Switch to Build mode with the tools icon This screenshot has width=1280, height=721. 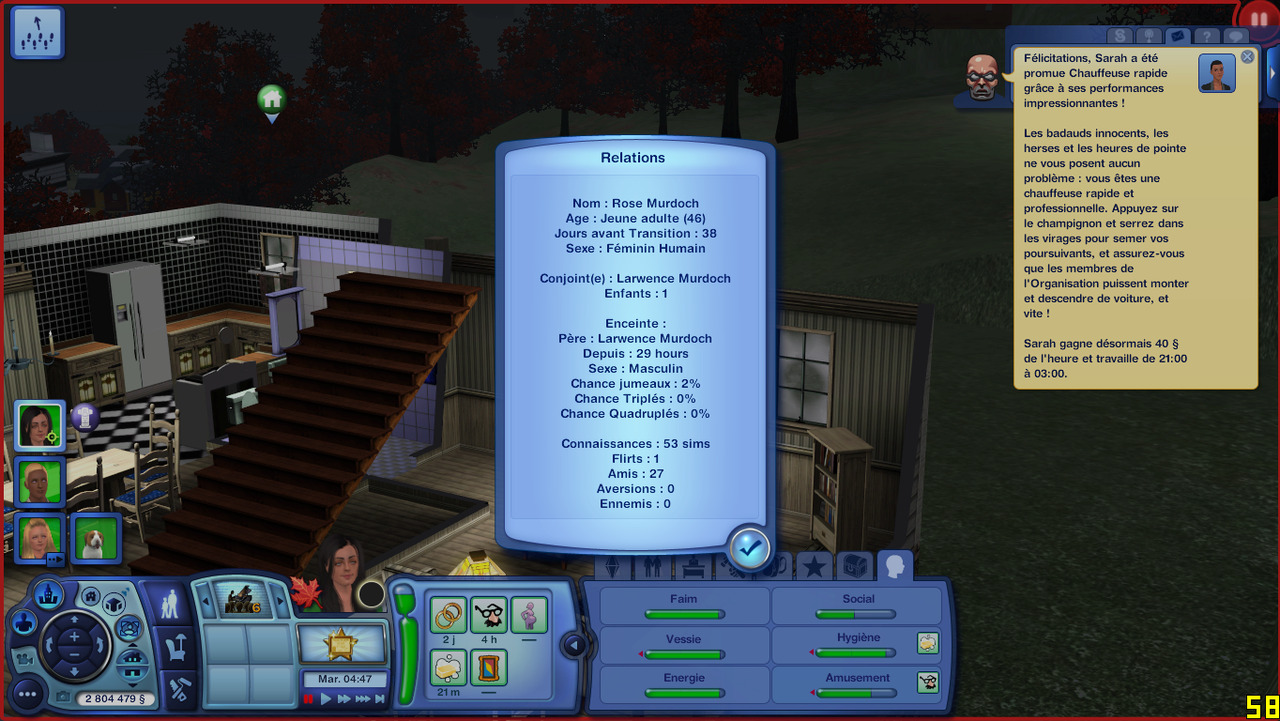tap(180, 689)
